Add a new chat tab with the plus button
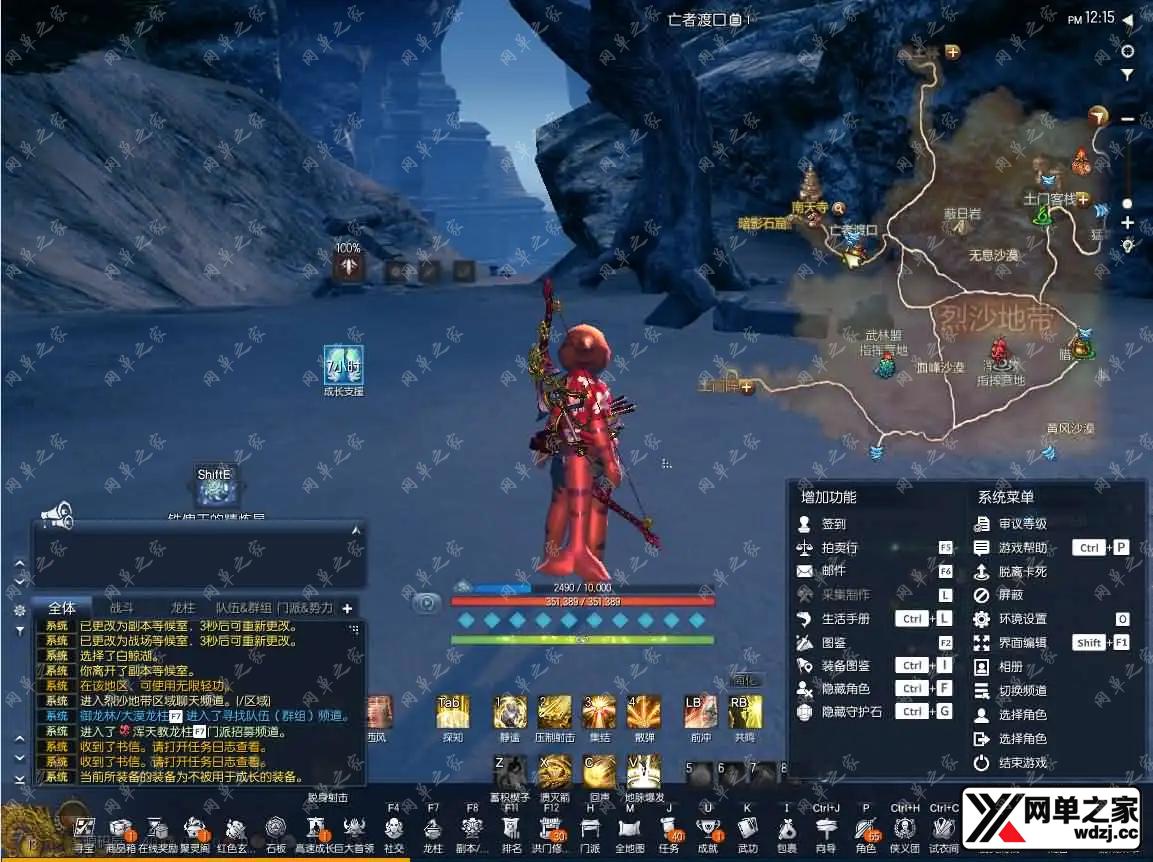The image size is (1153, 862). tap(347, 608)
